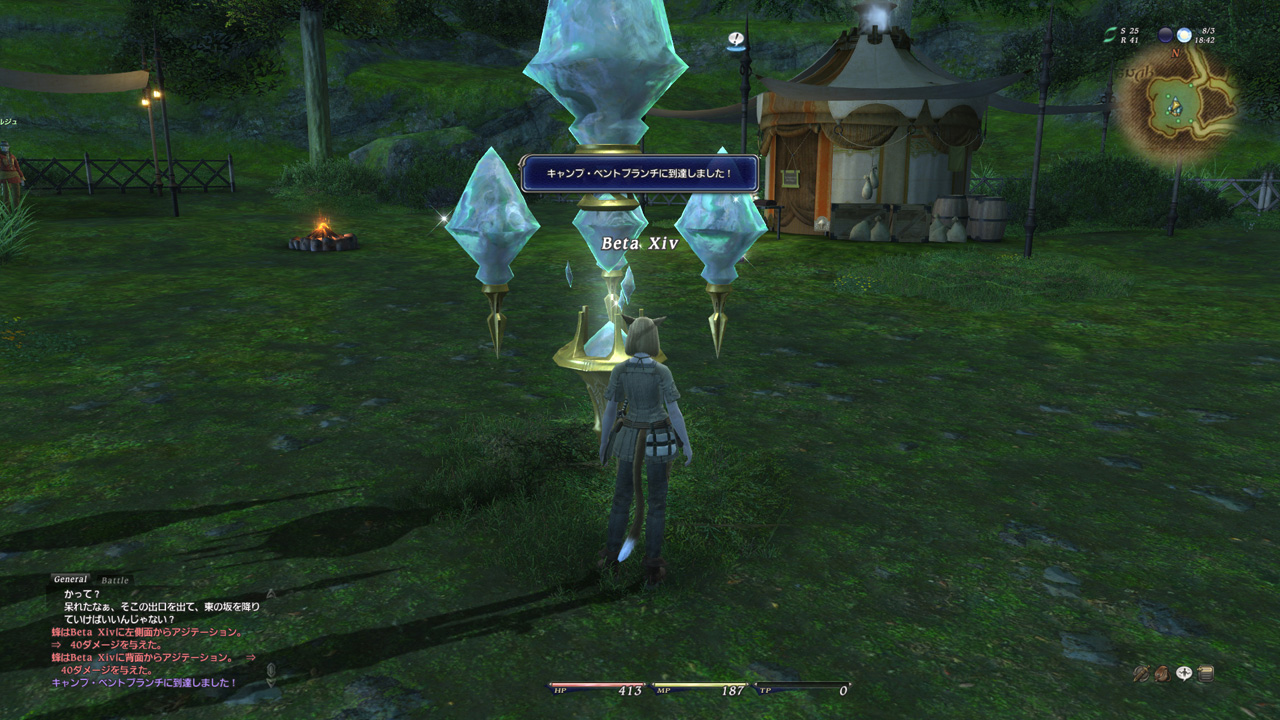The height and width of the screenshot is (720, 1280).
Task: Click the speech bubble emote icon
Action: pos(1184,673)
